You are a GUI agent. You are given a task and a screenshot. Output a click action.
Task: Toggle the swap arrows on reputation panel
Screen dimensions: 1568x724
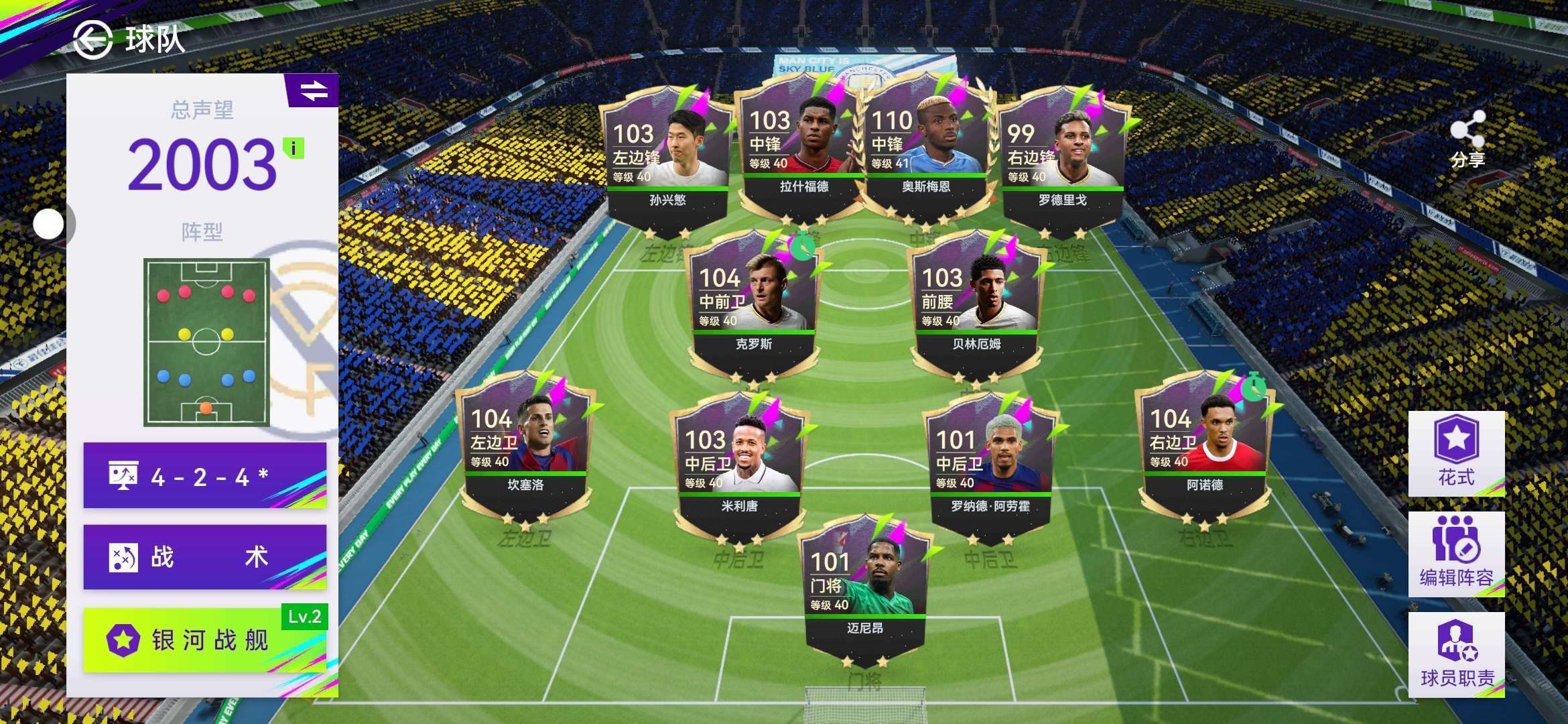pos(313,90)
